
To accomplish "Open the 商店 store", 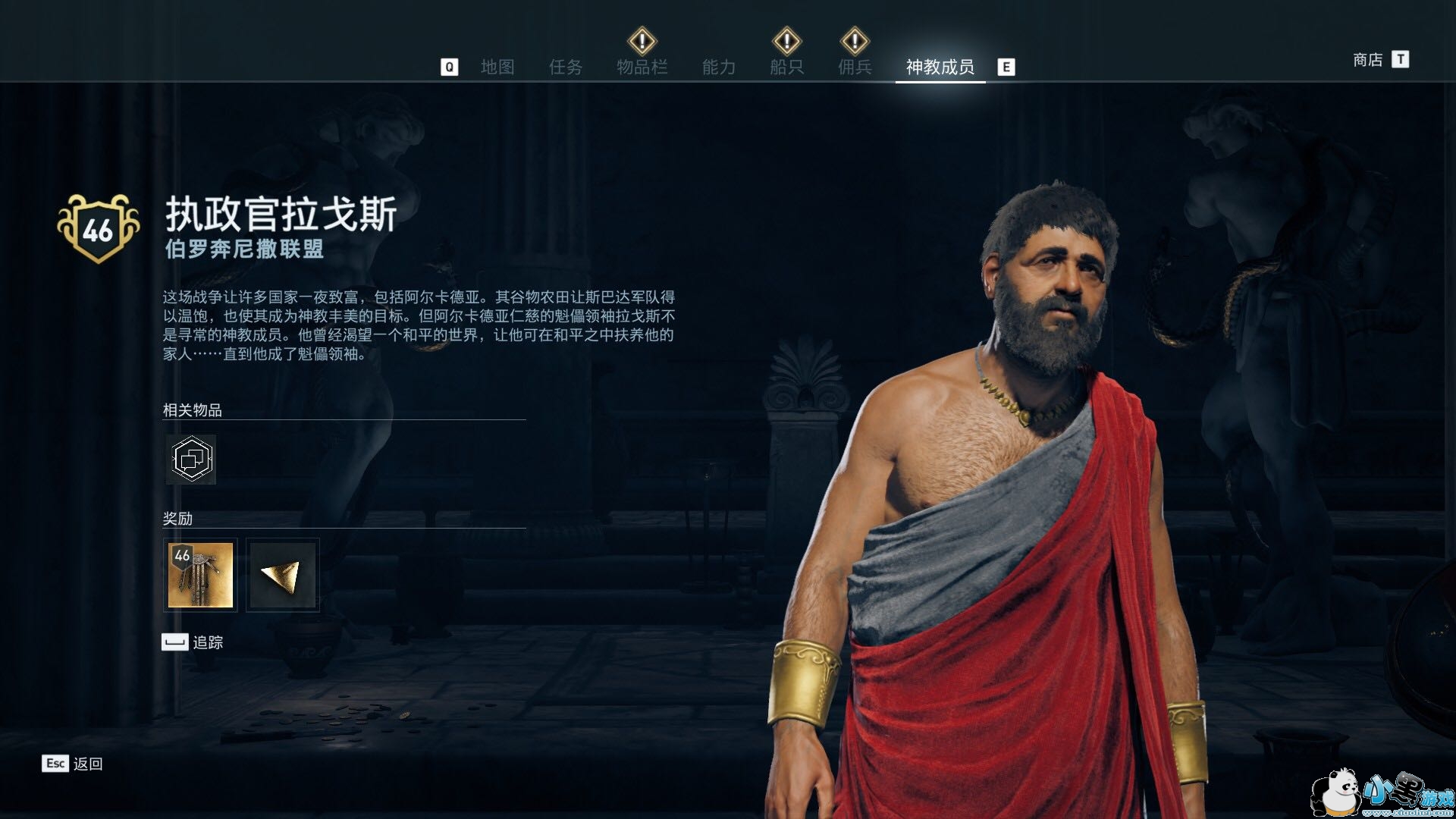I will [1369, 60].
